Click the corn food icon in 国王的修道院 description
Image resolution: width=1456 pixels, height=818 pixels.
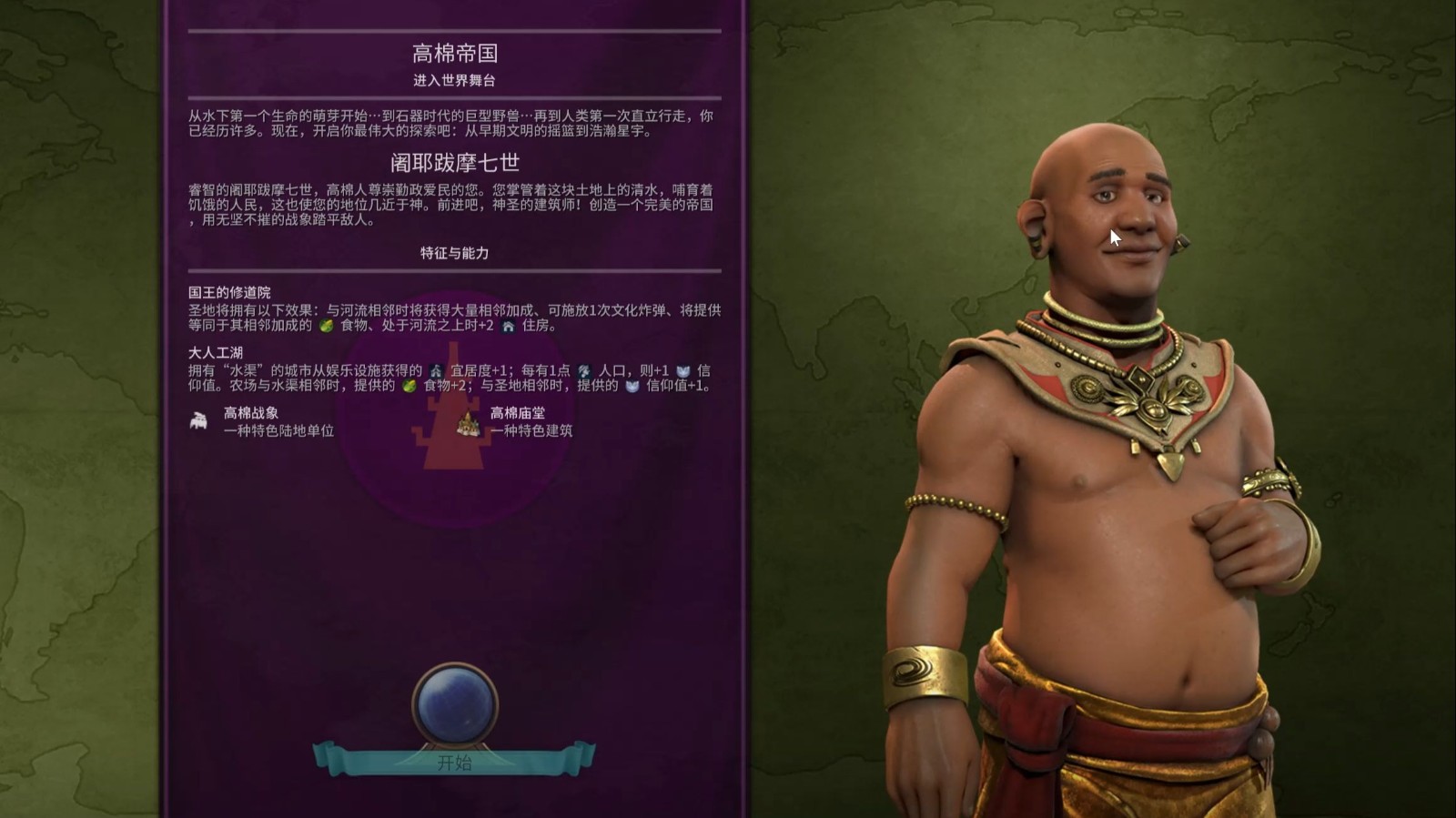[326, 327]
